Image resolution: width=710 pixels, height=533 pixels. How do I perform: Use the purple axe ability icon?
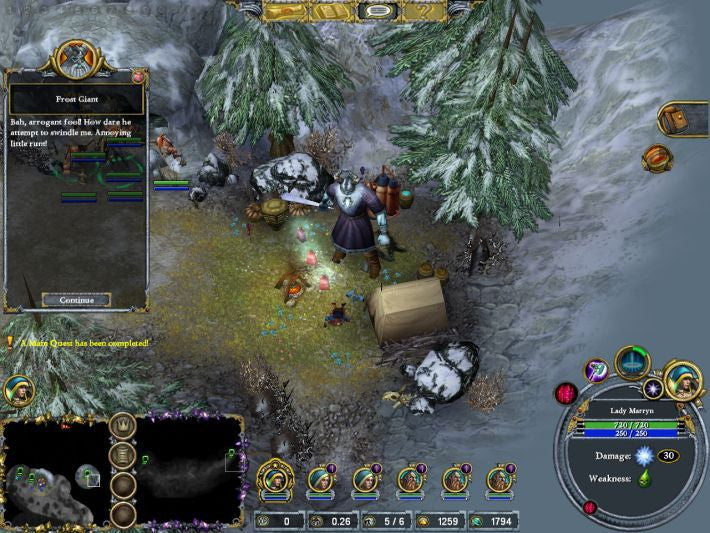tap(597, 371)
